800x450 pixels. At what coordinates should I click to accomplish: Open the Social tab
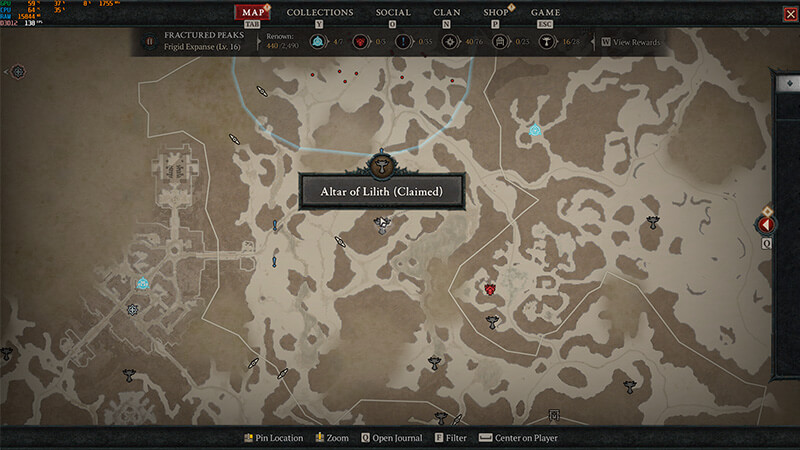tap(393, 13)
